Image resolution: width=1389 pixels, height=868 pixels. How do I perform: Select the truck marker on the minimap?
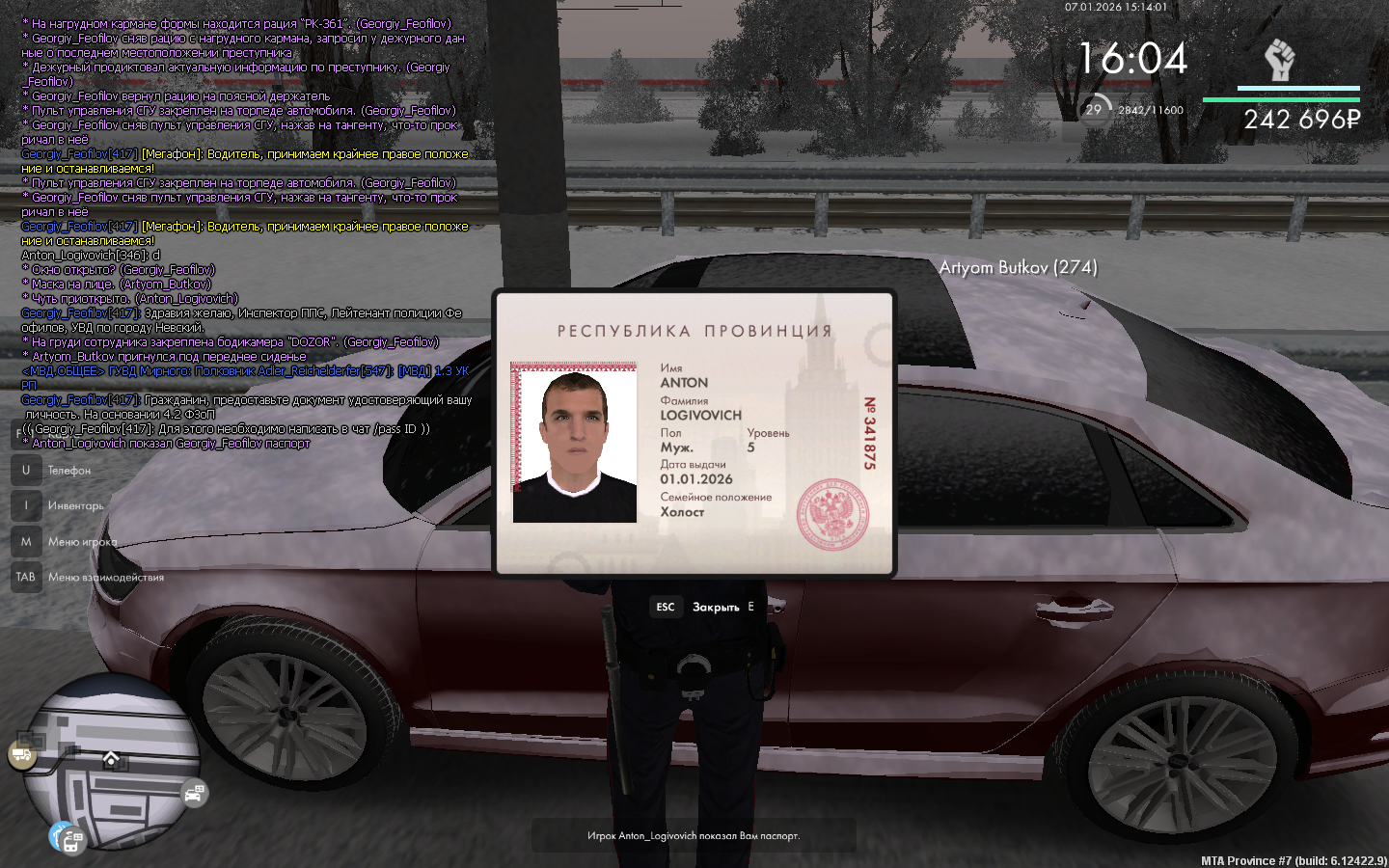tap(22, 755)
